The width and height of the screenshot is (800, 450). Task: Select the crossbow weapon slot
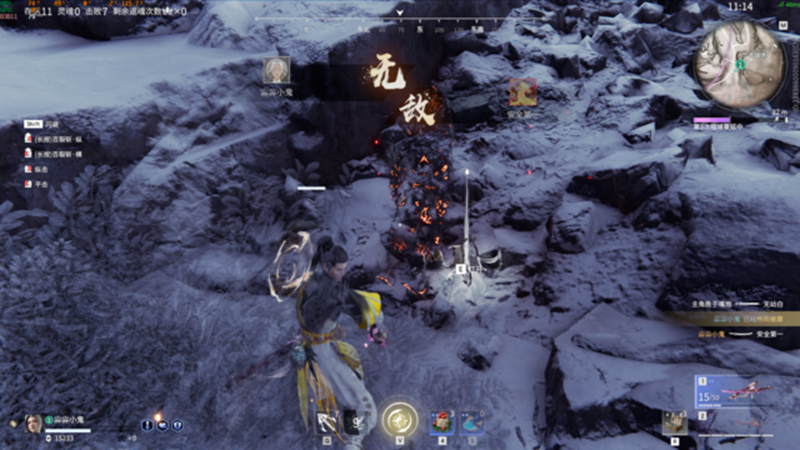point(745,393)
